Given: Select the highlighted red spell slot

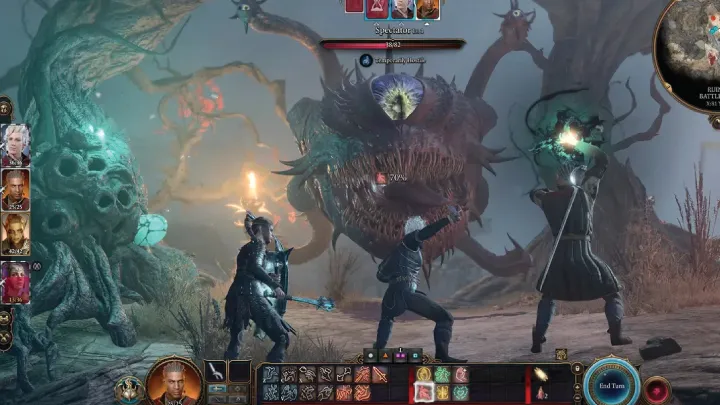Looking at the screenshot, I should click(x=423, y=391).
